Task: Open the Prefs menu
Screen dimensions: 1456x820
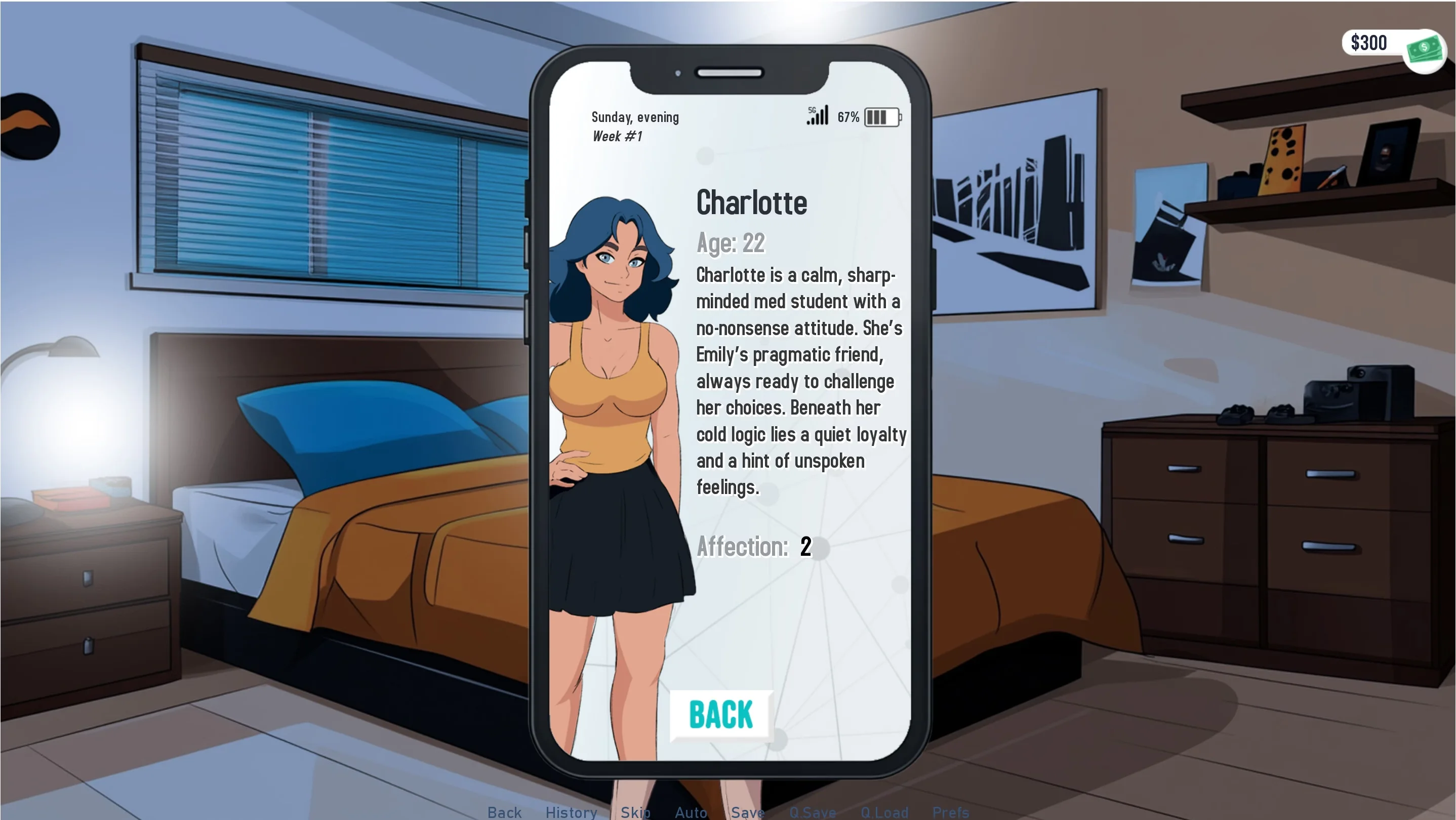Action: (x=950, y=812)
